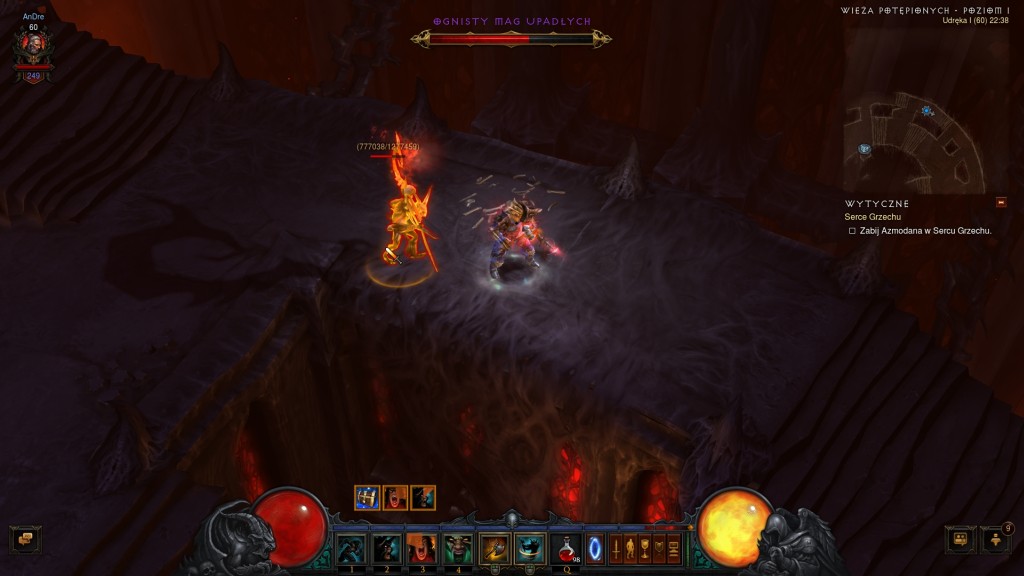Open the blue town portal
The image size is (1024, 576).
[x=595, y=548]
